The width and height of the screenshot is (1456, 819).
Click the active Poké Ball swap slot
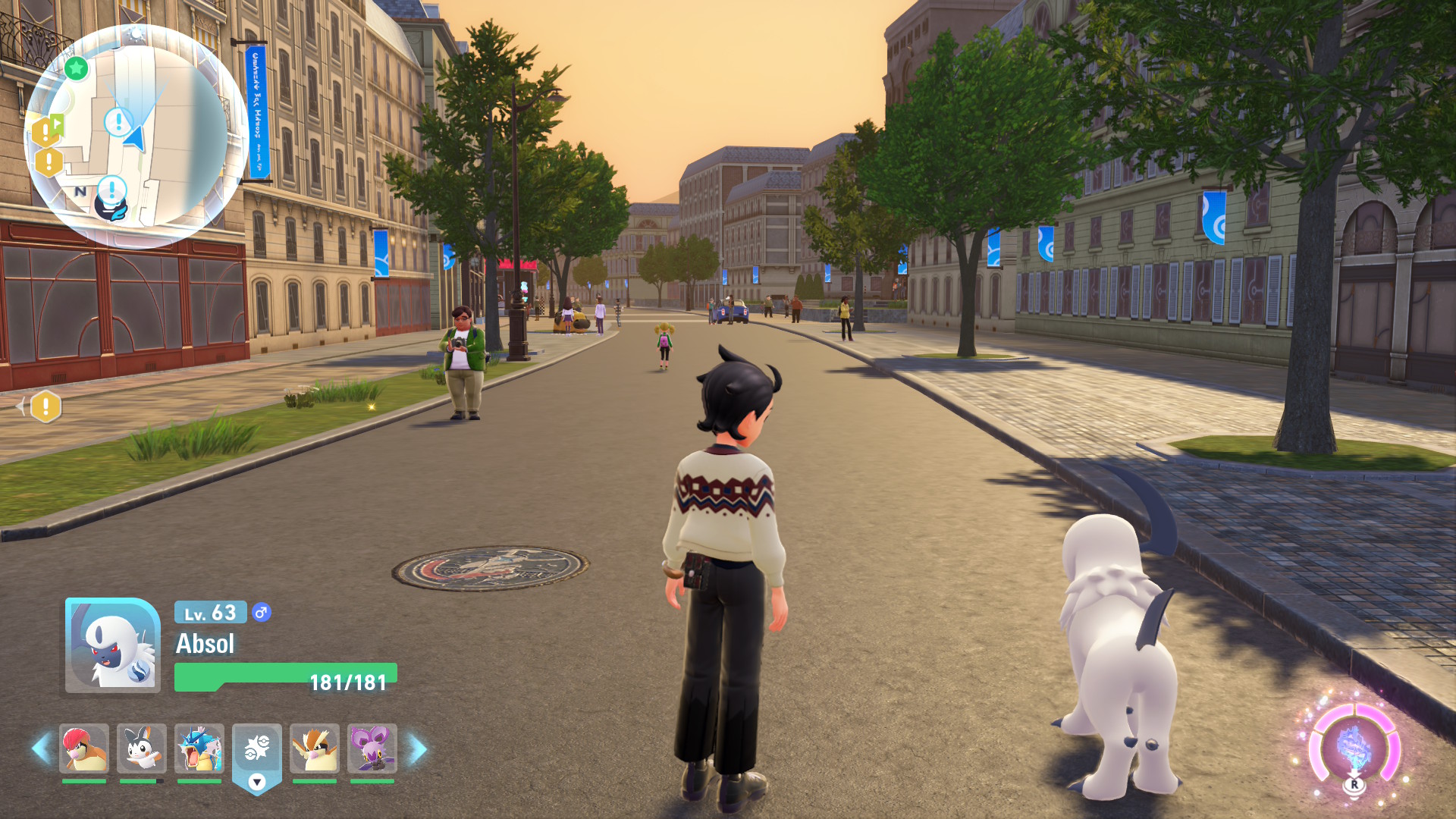pyautogui.click(x=257, y=748)
